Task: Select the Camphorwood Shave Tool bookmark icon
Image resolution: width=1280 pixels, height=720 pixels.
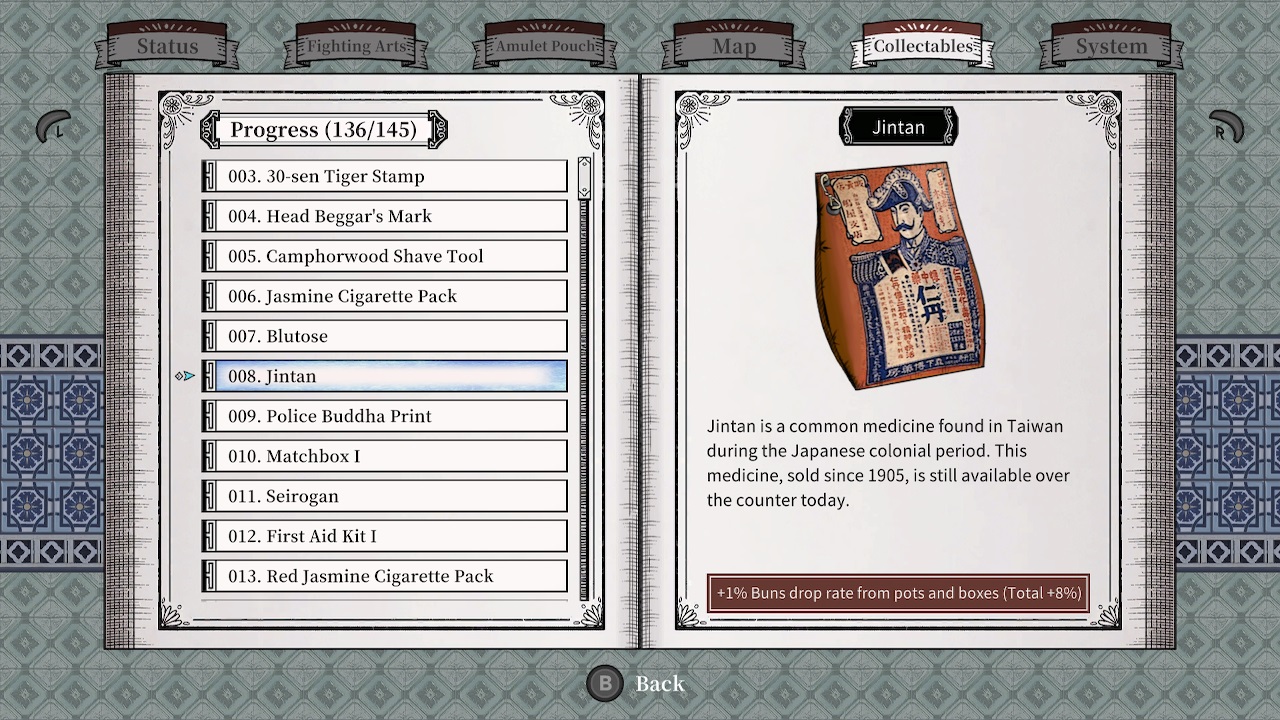Action: [x=209, y=256]
